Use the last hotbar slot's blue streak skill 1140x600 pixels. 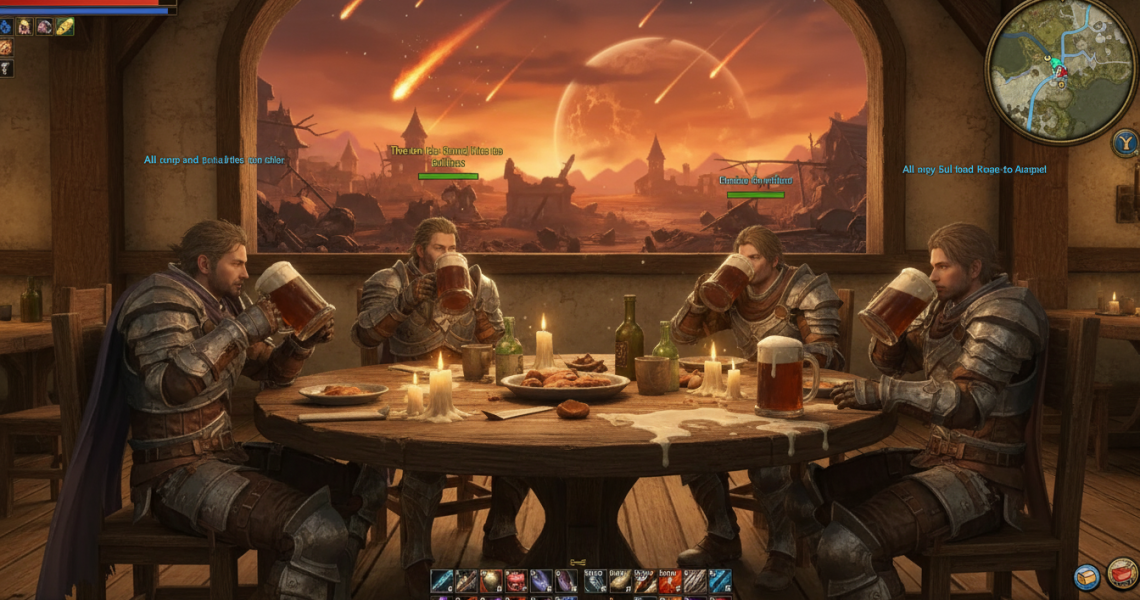pyautogui.click(x=720, y=581)
